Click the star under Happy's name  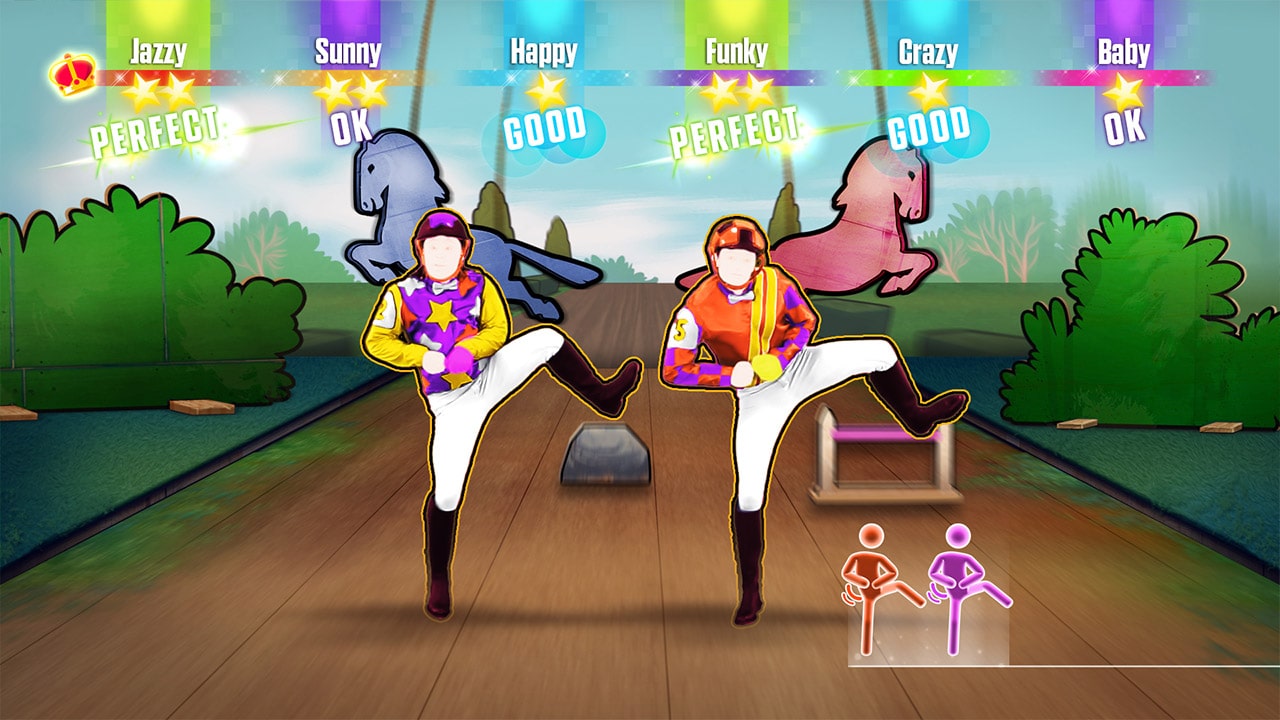pos(545,90)
